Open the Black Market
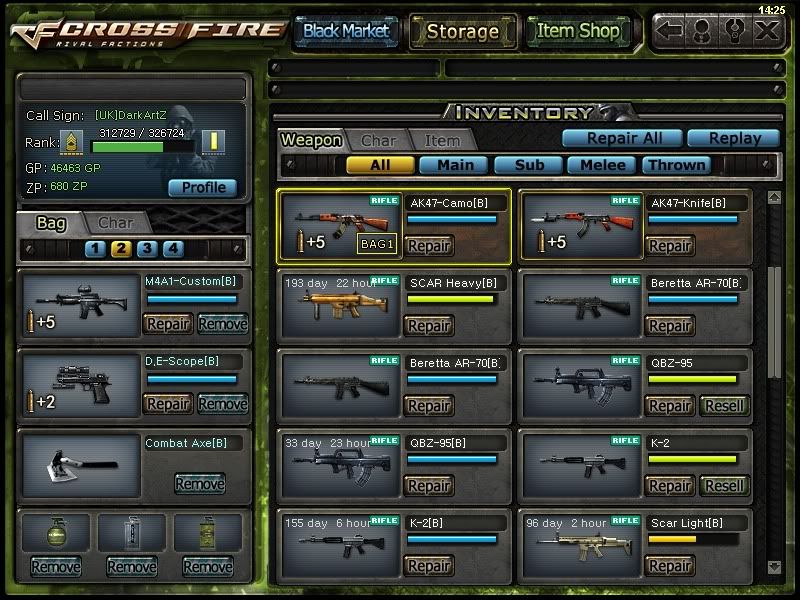The image size is (800, 600). click(346, 31)
